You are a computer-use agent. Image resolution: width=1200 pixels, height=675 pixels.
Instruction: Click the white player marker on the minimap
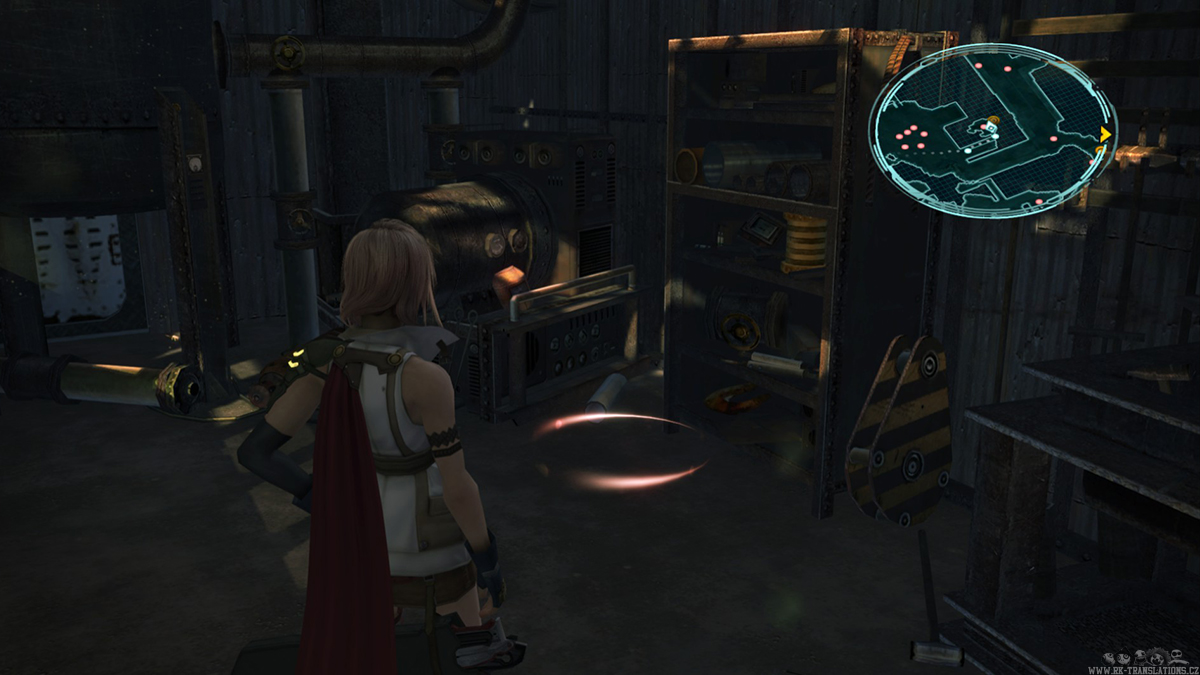tap(990, 128)
